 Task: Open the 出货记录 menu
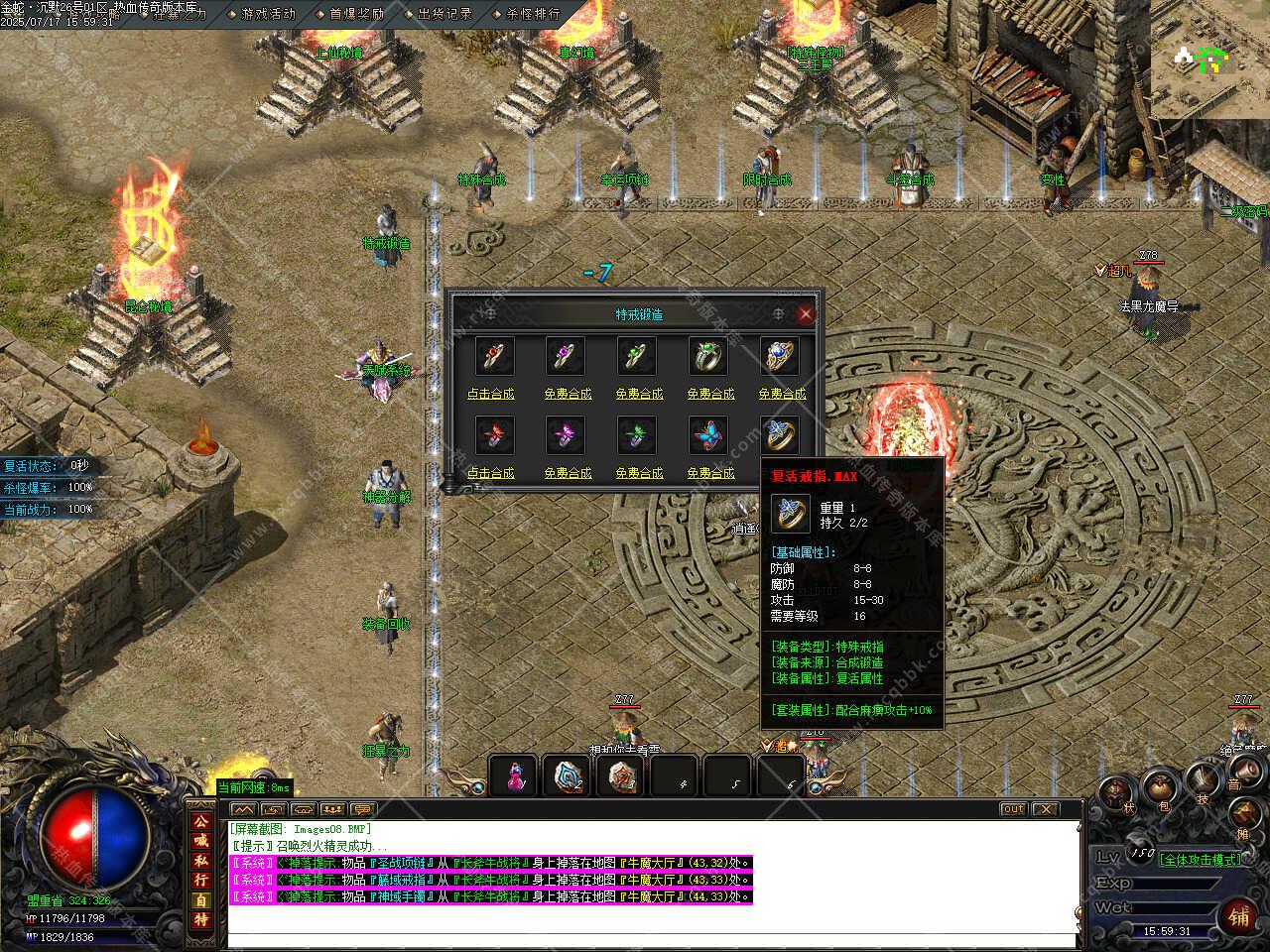click(444, 14)
